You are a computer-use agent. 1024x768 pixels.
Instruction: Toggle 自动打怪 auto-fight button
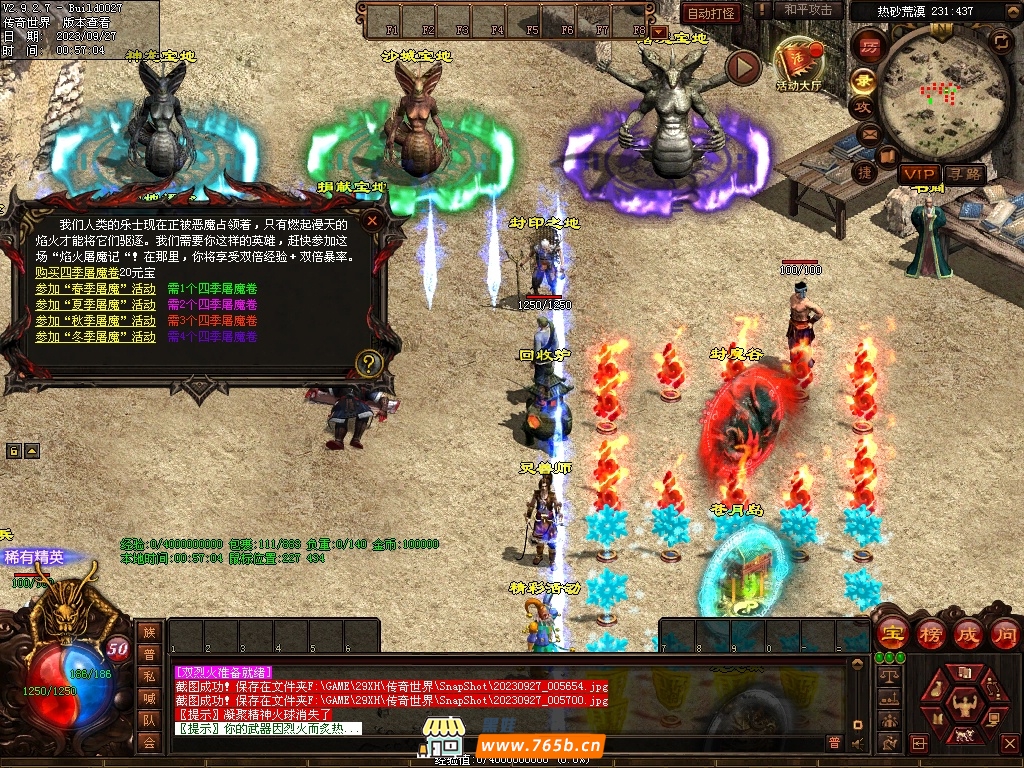pos(711,13)
